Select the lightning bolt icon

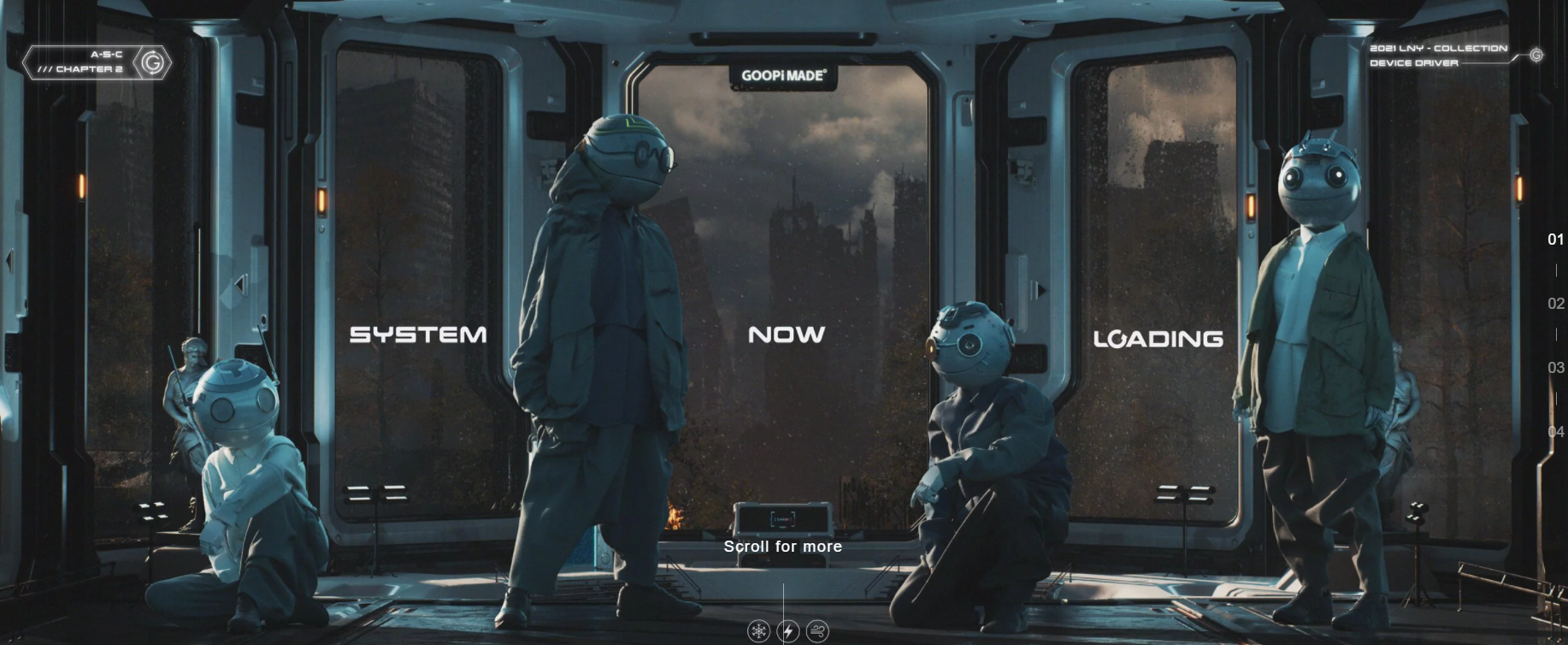[x=788, y=631]
